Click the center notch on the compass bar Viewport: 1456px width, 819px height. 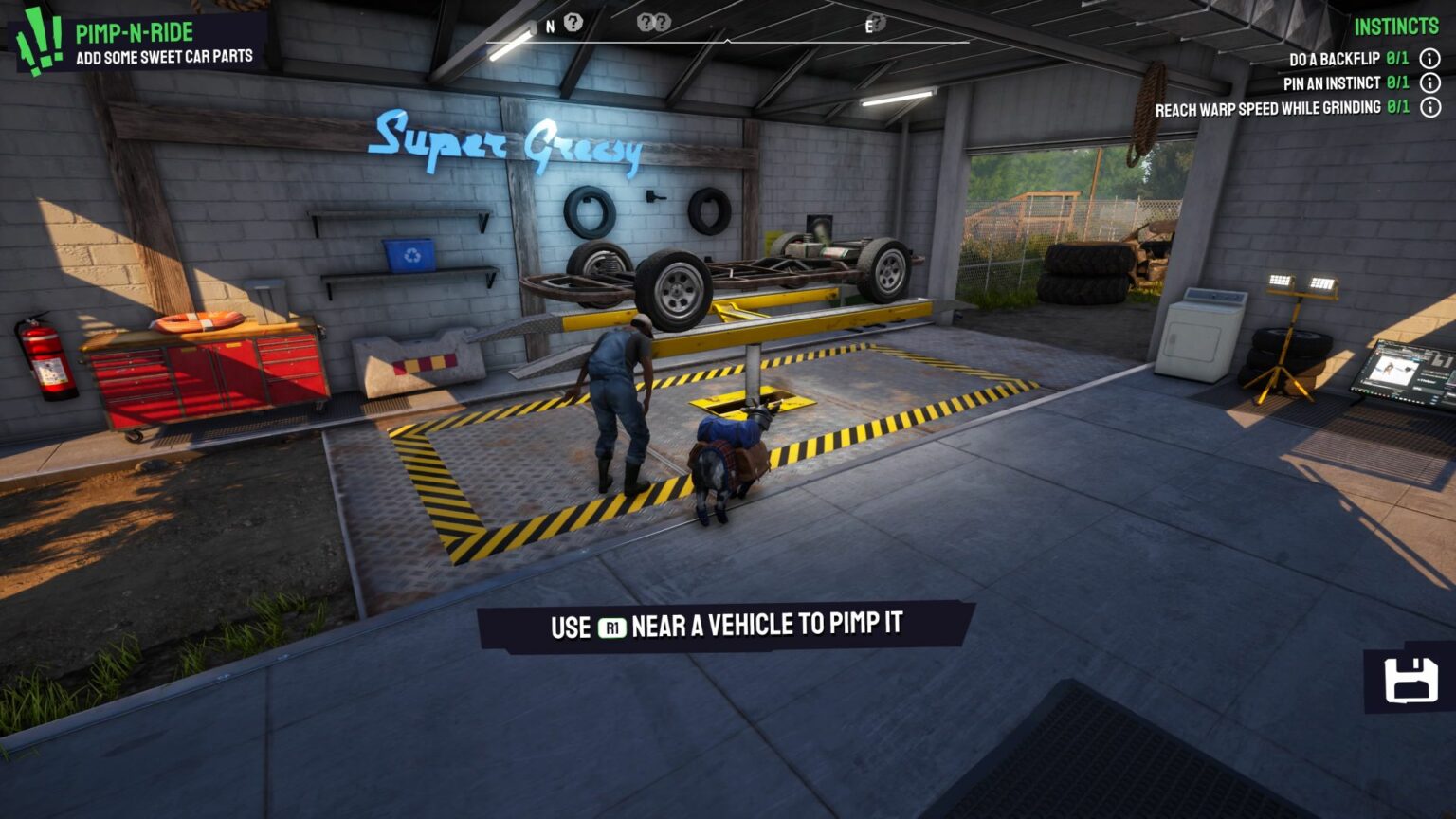tap(730, 40)
